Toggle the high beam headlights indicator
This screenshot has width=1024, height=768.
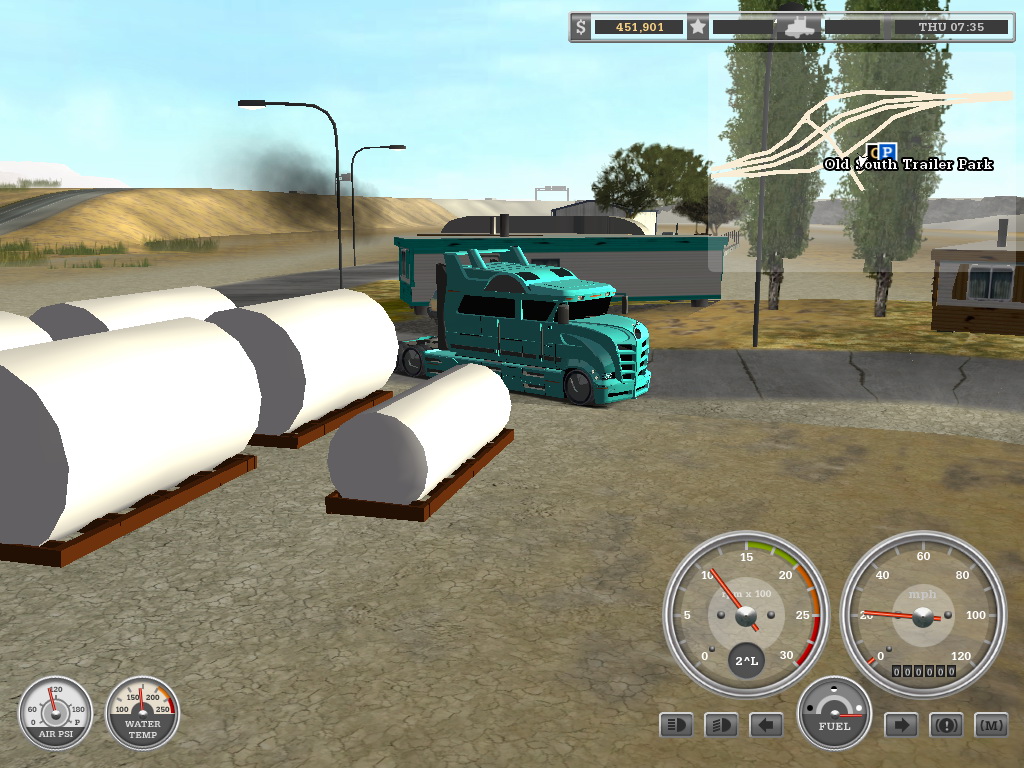[676, 725]
